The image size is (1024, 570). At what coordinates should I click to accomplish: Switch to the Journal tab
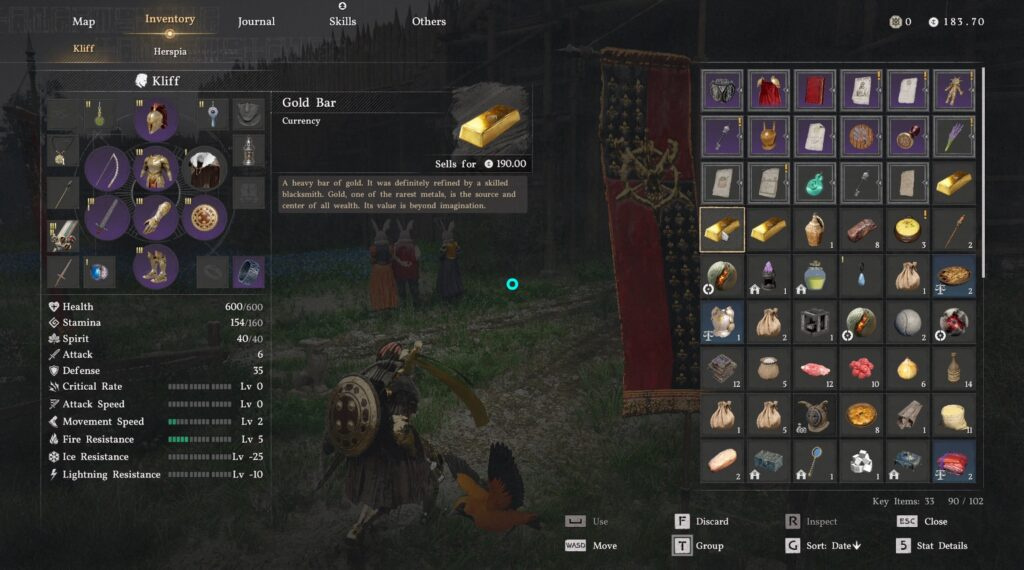point(256,21)
